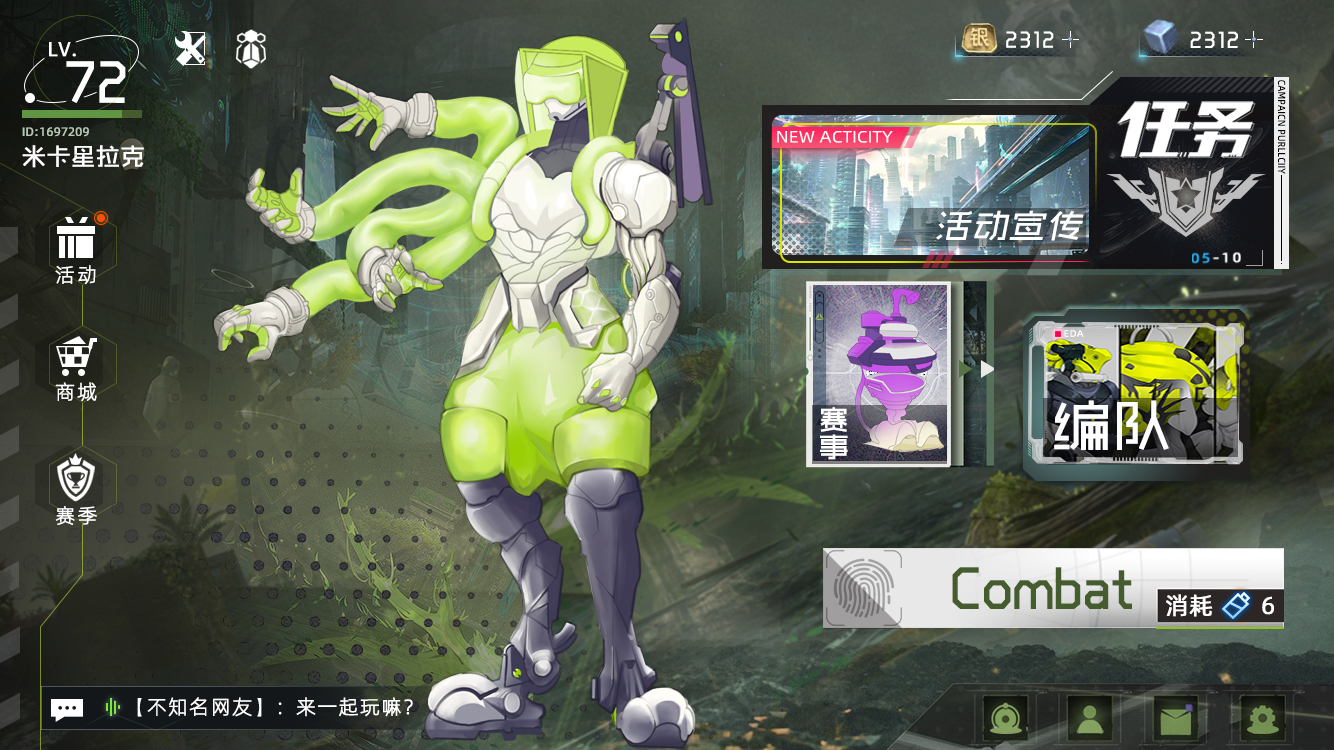
Task: Open the 赛事 tournament card
Action: 879,374
